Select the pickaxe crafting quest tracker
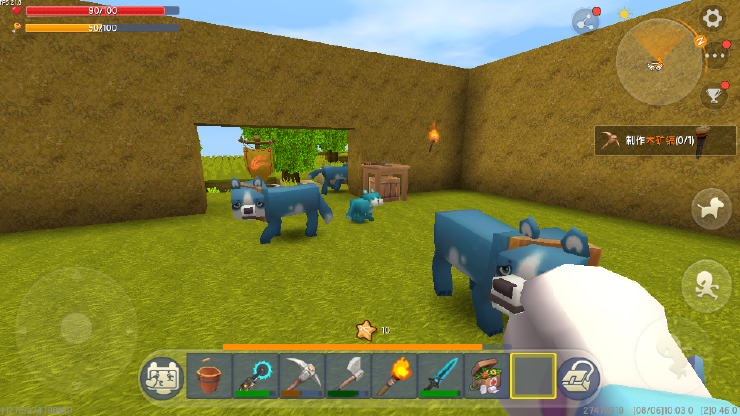Image resolution: width=740 pixels, height=416 pixels. [653, 141]
